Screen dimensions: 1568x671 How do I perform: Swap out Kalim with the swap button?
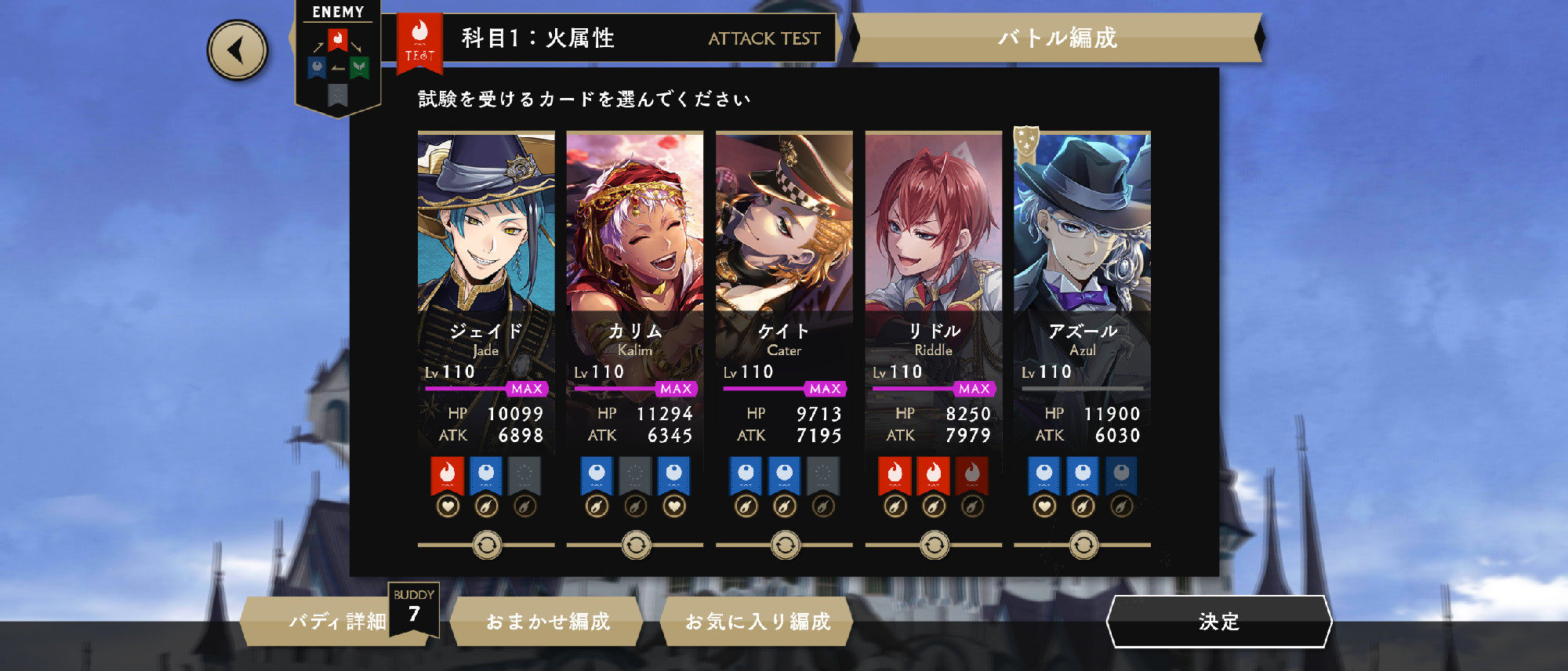636,545
